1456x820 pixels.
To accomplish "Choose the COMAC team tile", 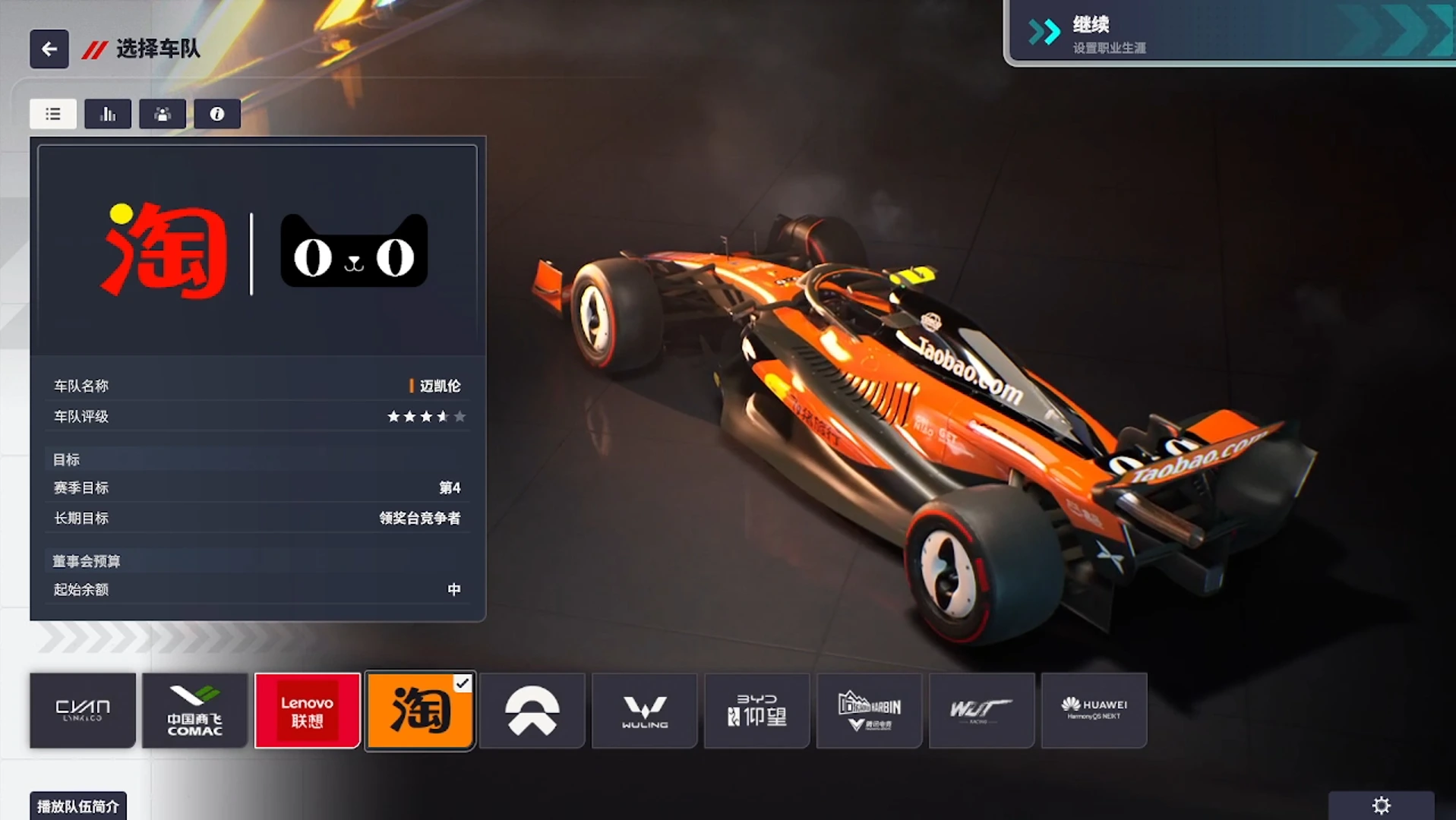I will [195, 711].
